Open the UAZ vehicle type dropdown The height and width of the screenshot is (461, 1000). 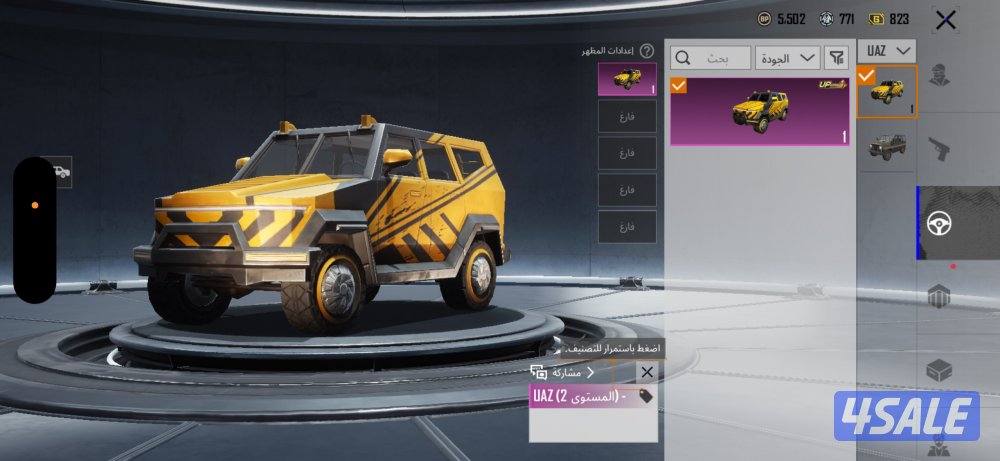[x=887, y=50]
